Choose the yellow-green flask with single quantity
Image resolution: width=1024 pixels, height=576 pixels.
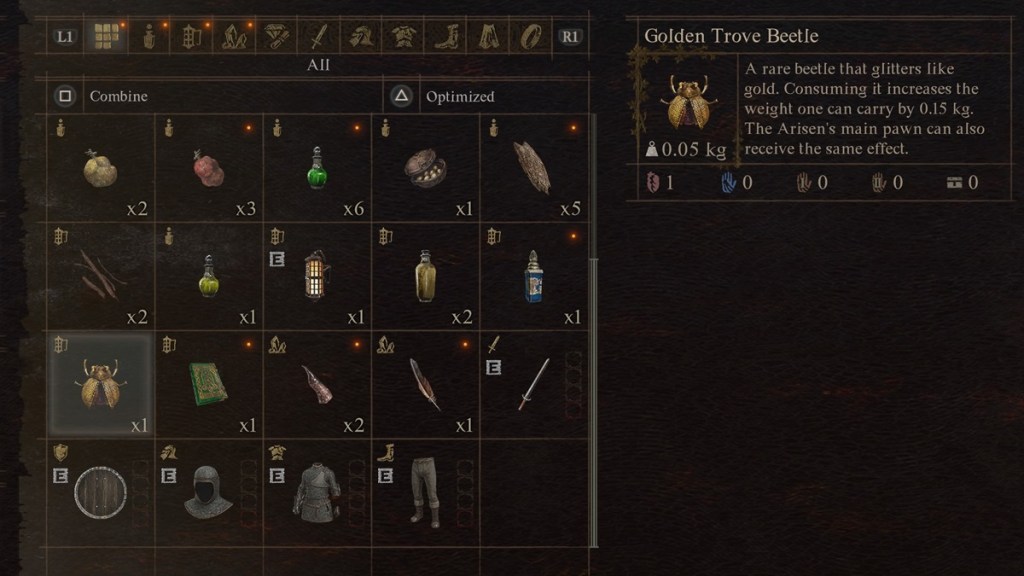click(x=209, y=276)
